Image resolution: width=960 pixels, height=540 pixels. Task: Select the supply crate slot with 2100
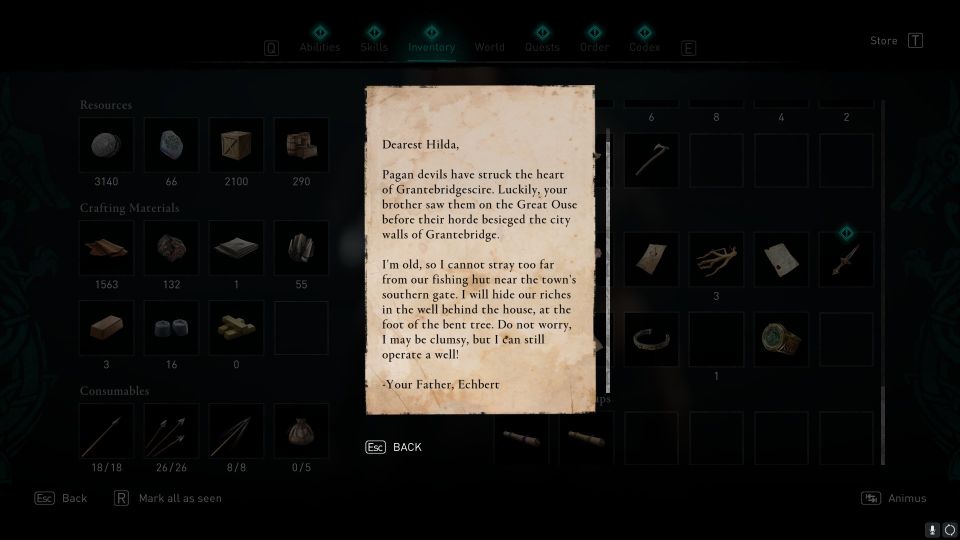[x=236, y=145]
